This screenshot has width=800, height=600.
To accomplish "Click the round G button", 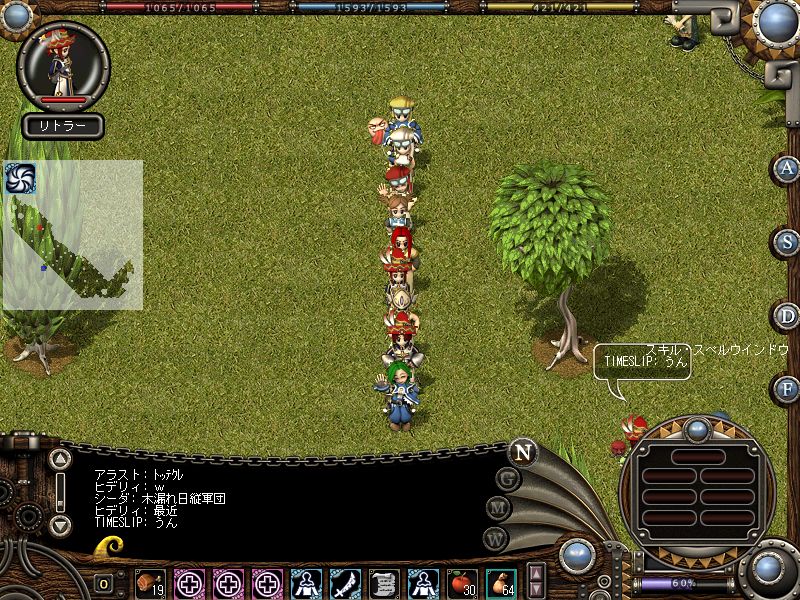I will (x=508, y=478).
